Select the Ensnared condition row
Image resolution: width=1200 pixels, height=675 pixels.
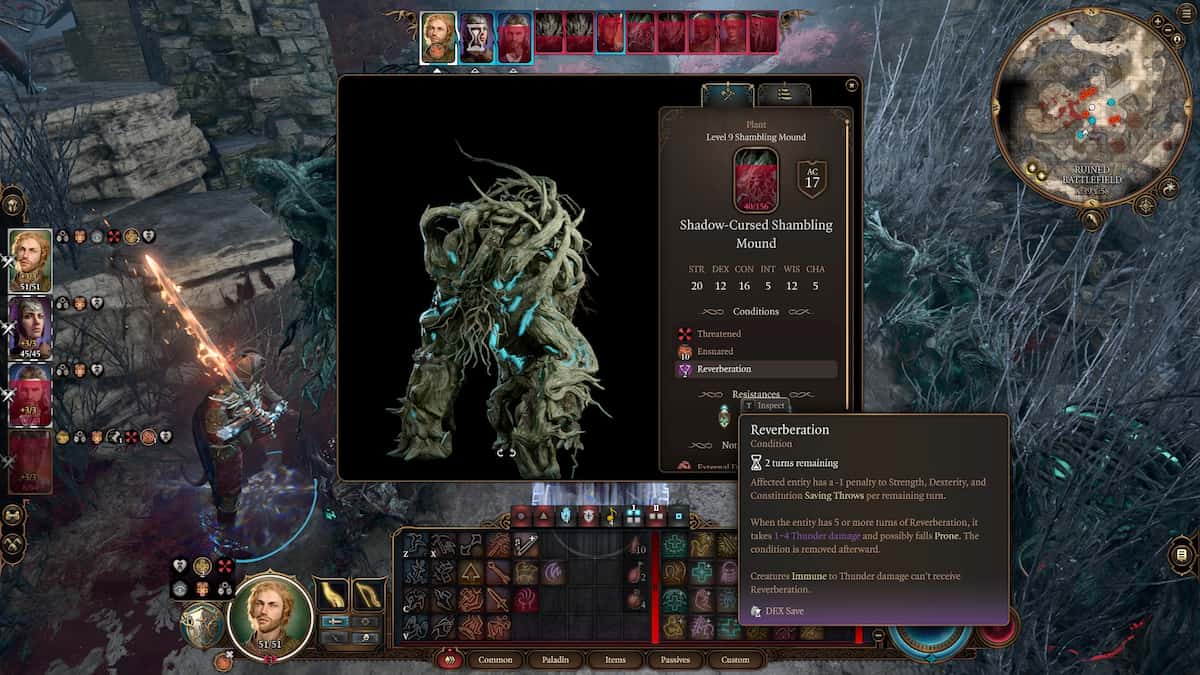point(715,351)
